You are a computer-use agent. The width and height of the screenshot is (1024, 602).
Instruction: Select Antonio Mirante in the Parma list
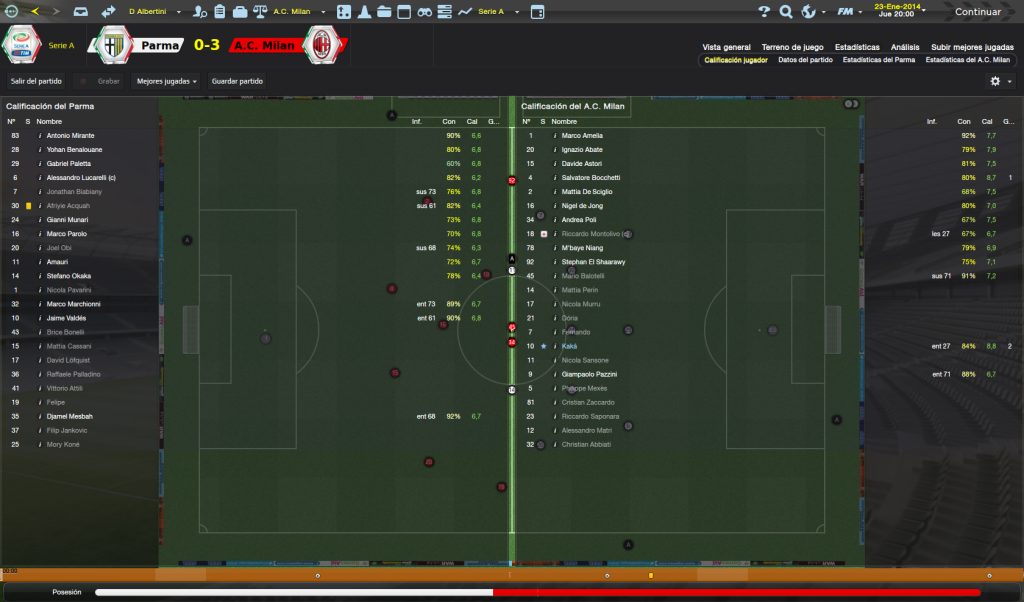coord(72,135)
